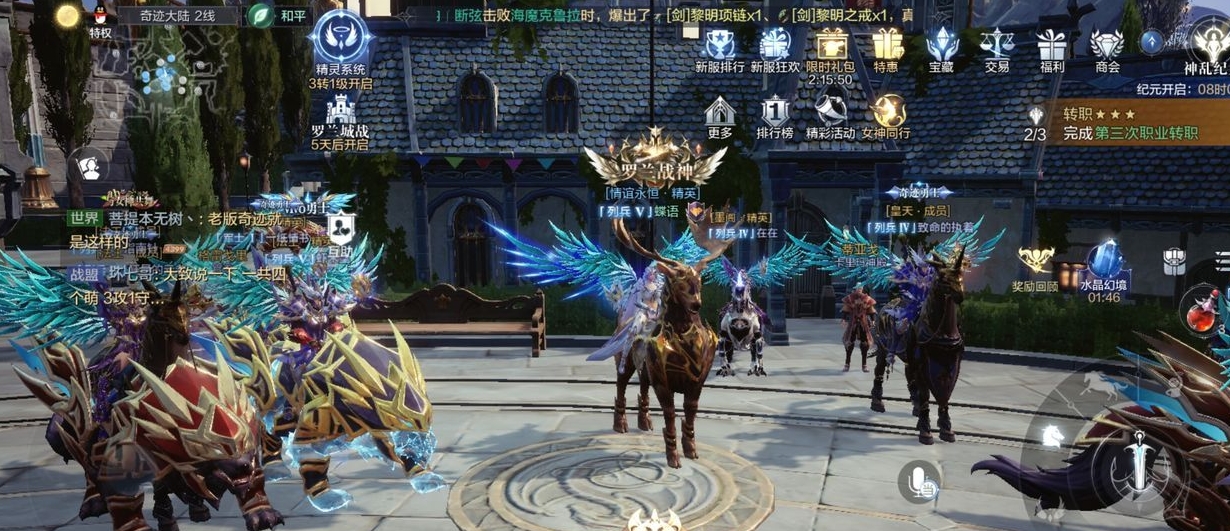Image resolution: width=1230 pixels, height=531 pixels.
Task: Toggle the 和平 peace mode button
Action: [x=262, y=16]
